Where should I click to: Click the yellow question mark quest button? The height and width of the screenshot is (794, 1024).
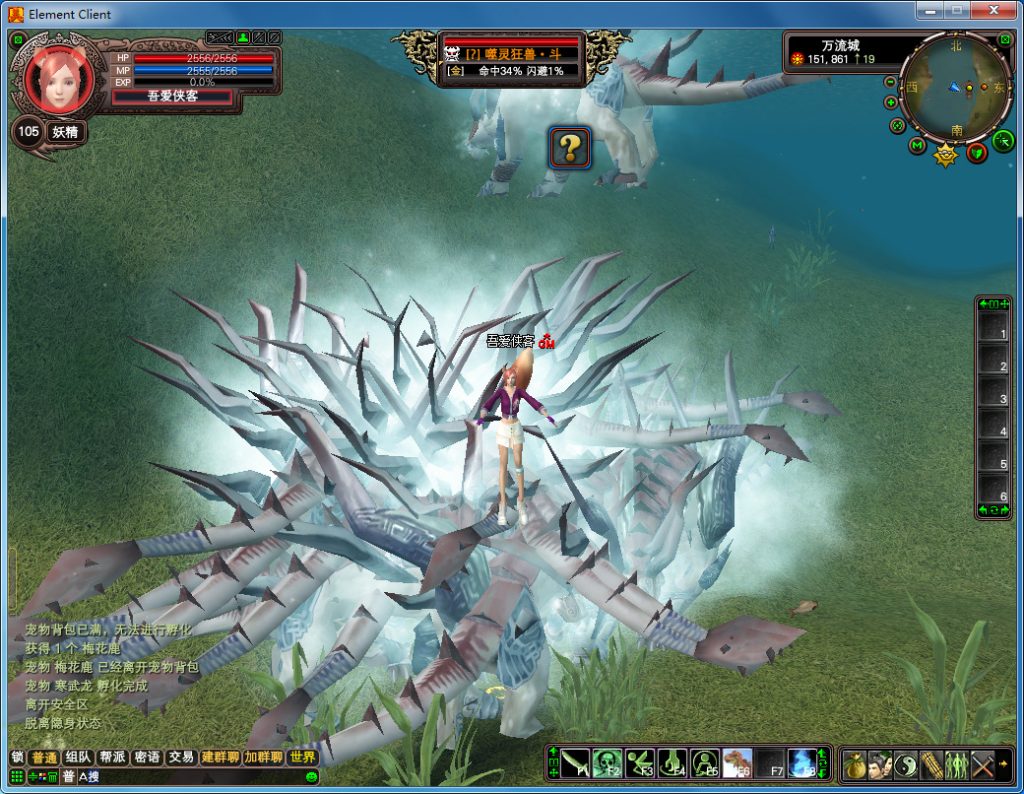tap(569, 148)
